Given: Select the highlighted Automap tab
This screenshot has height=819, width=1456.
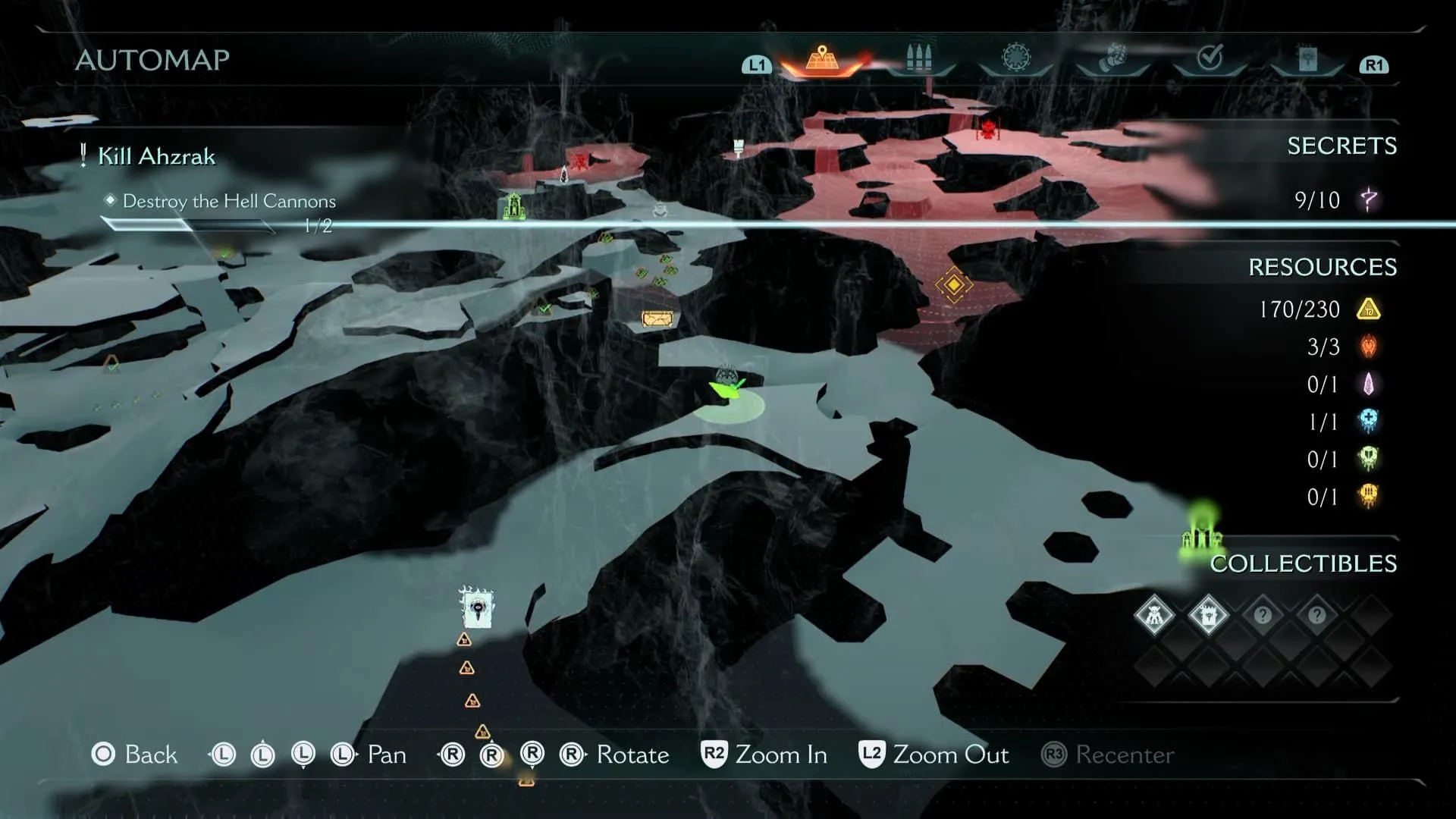Looking at the screenshot, I should coord(822,60).
